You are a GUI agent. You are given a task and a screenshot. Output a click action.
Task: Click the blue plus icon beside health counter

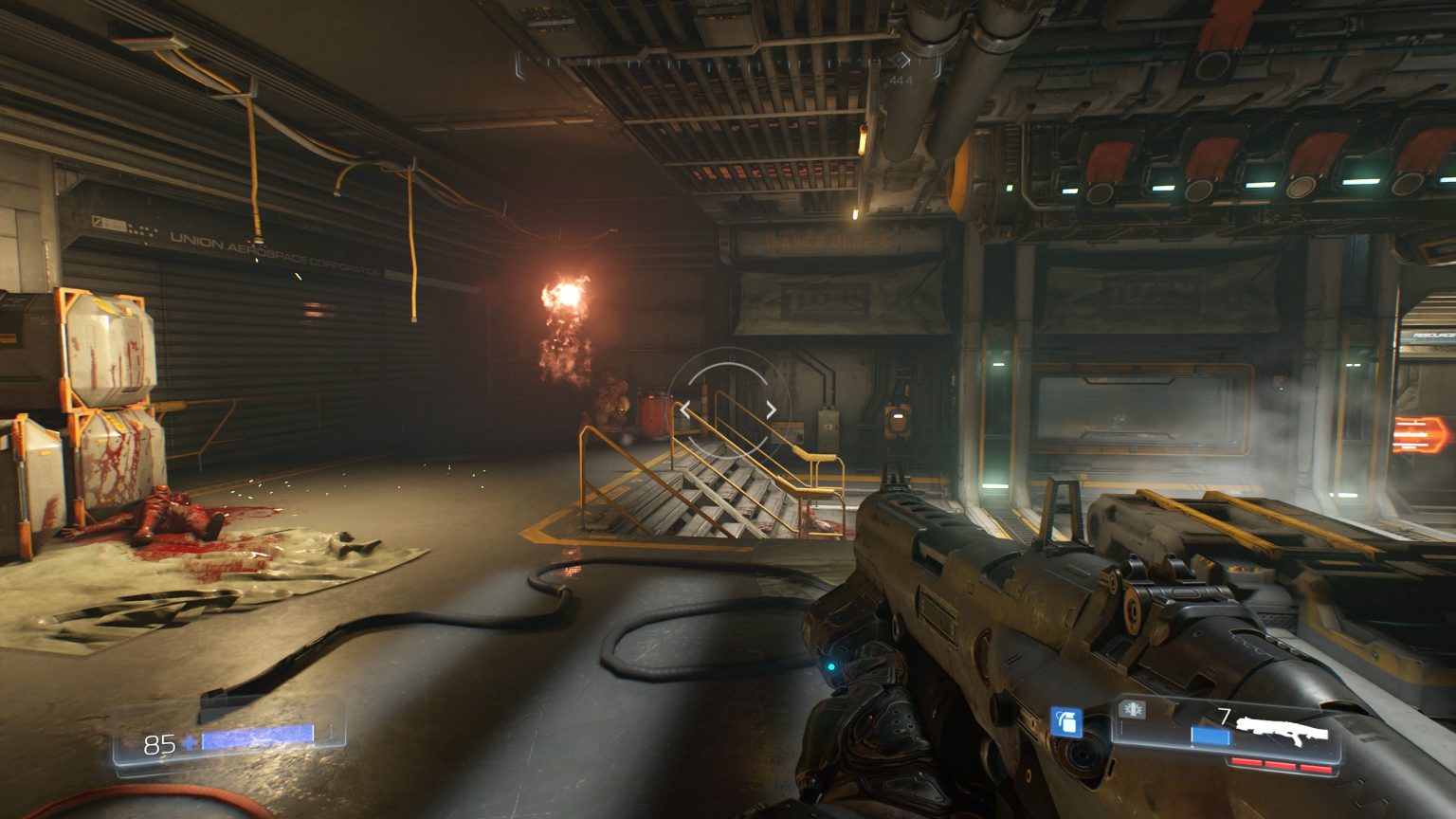[x=189, y=743]
